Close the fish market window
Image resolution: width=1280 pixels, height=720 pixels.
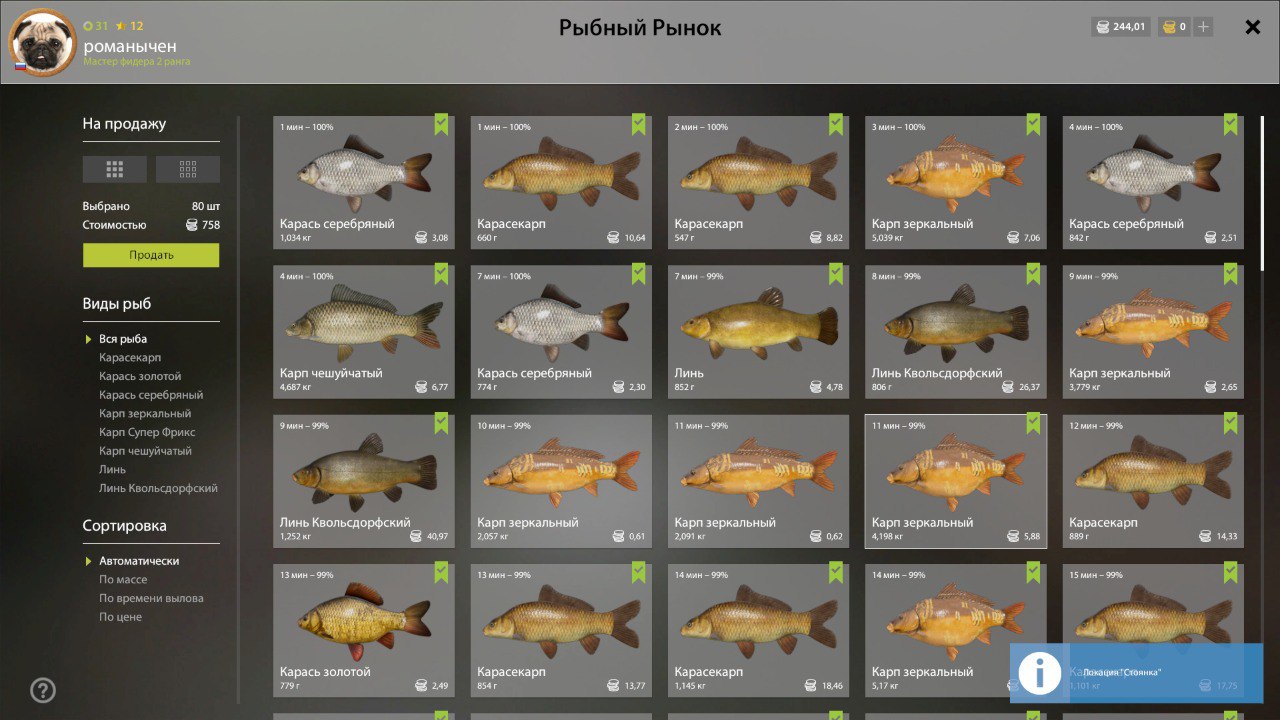point(1252,27)
